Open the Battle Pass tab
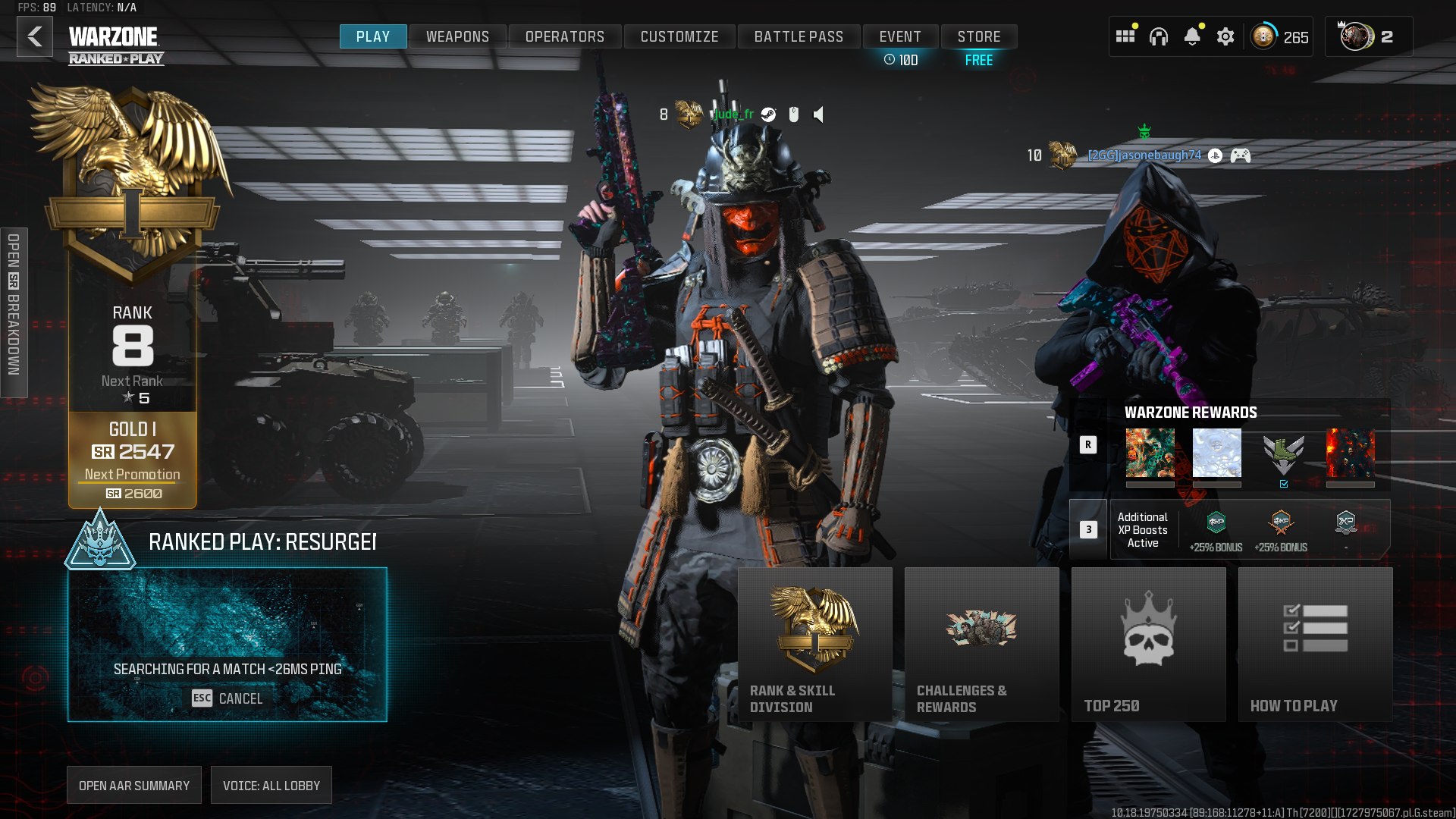Image resolution: width=1456 pixels, height=819 pixels. pyautogui.click(x=799, y=36)
